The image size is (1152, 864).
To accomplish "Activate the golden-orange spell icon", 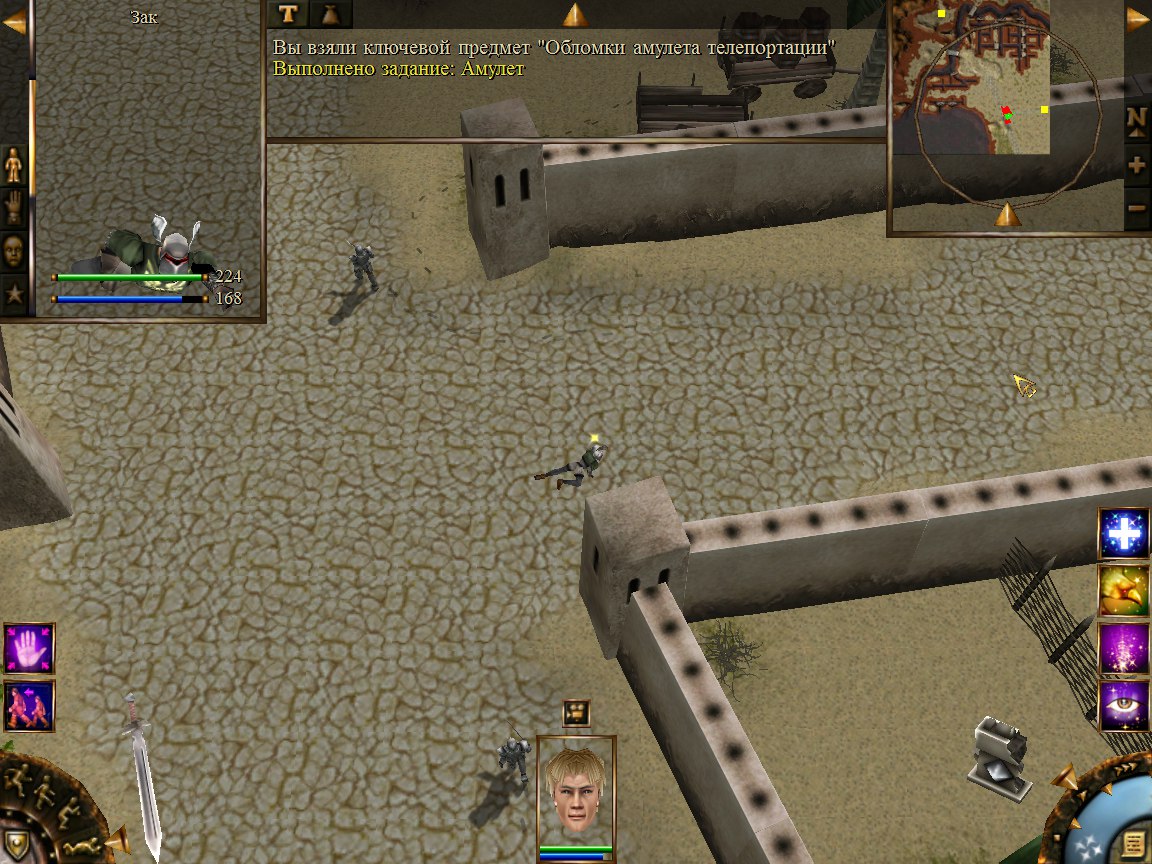I will click(x=1124, y=591).
